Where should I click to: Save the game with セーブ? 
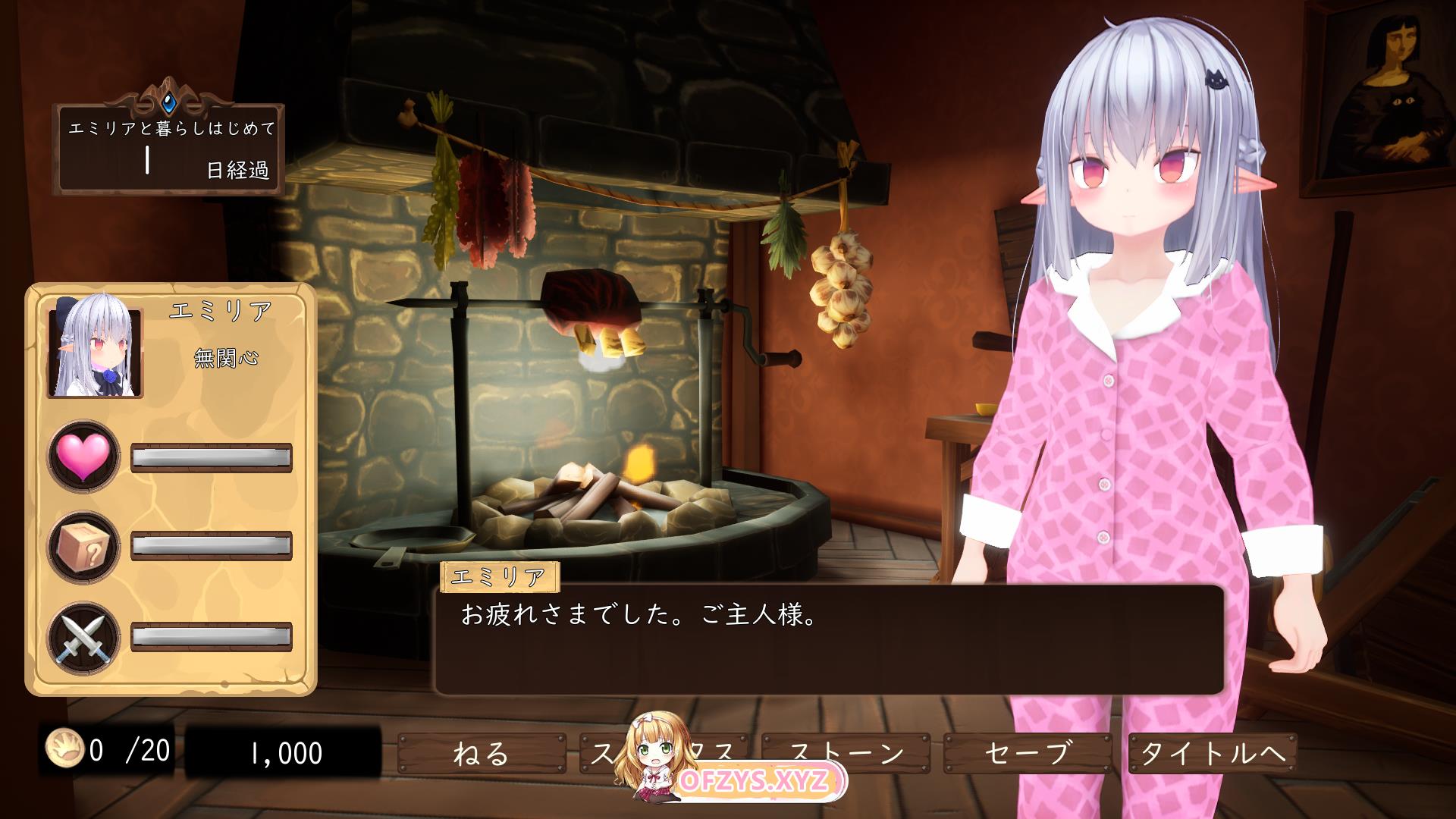[1028, 753]
